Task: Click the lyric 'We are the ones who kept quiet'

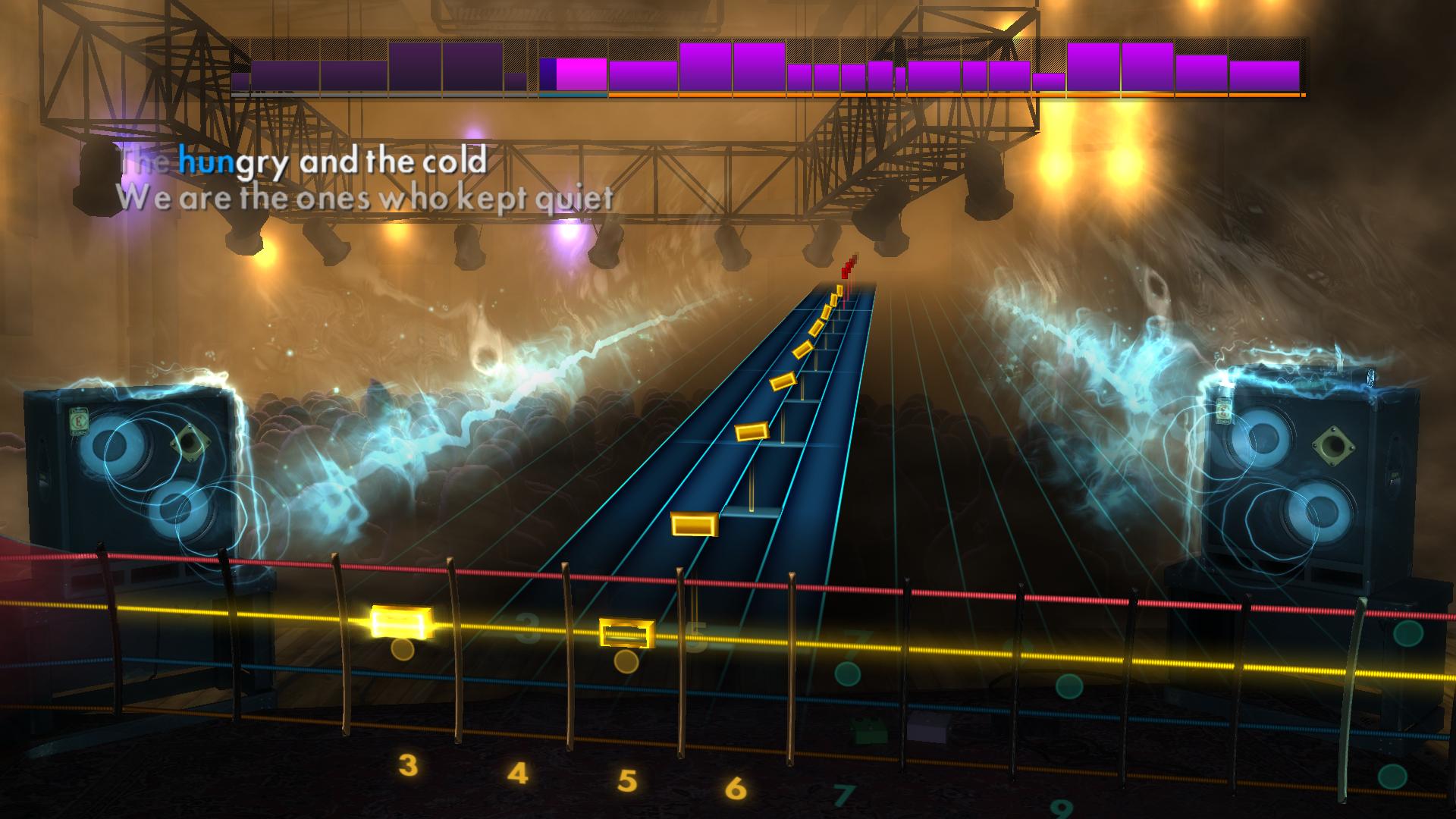Action: 364,199
